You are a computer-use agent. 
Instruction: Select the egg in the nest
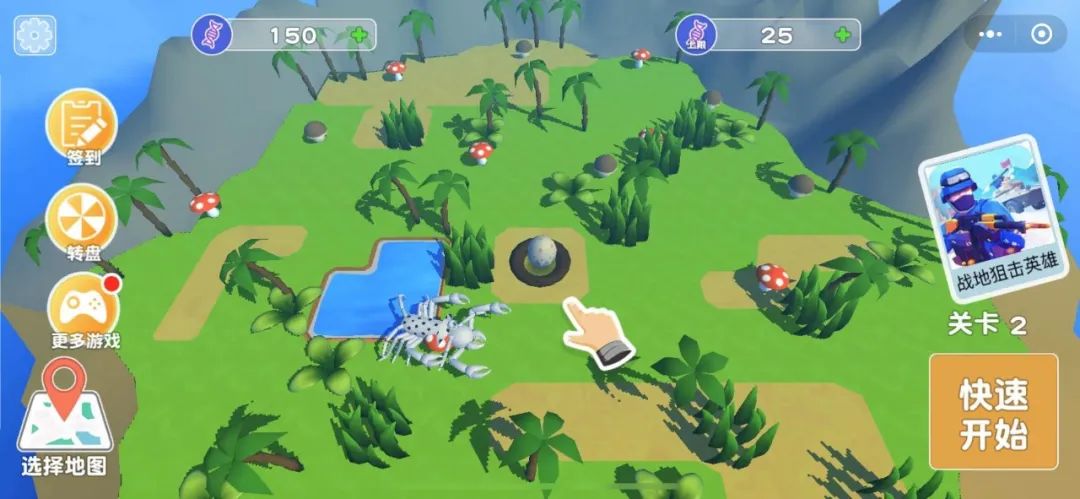[x=540, y=258]
